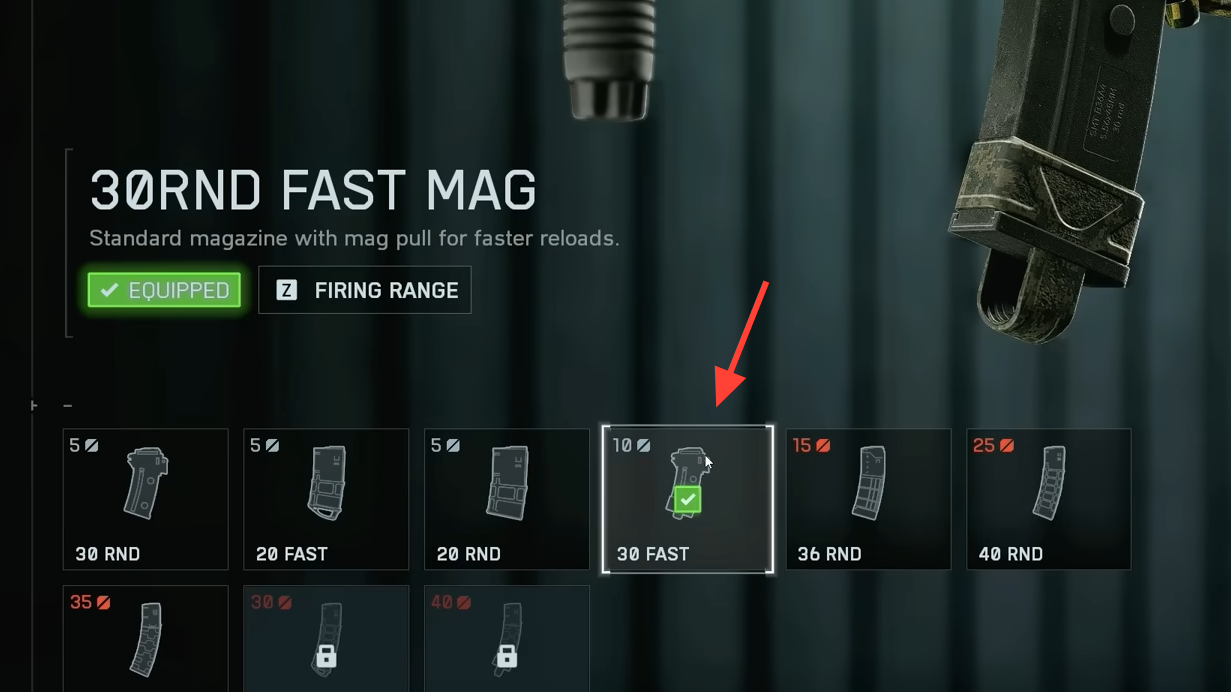Select the unlocked 35-point magazine tile
The height and width of the screenshot is (692, 1231).
tap(145, 639)
